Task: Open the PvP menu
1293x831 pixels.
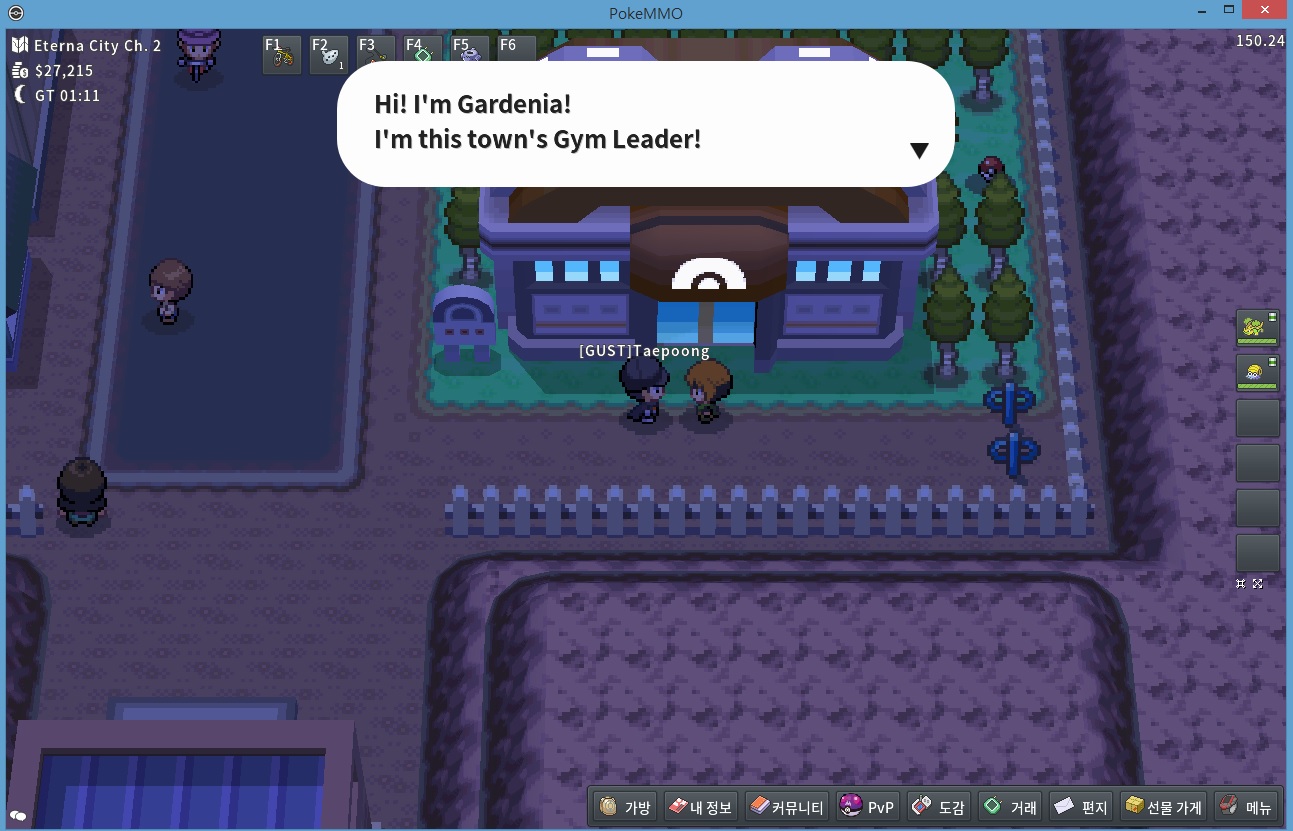Action: pos(868,807)
